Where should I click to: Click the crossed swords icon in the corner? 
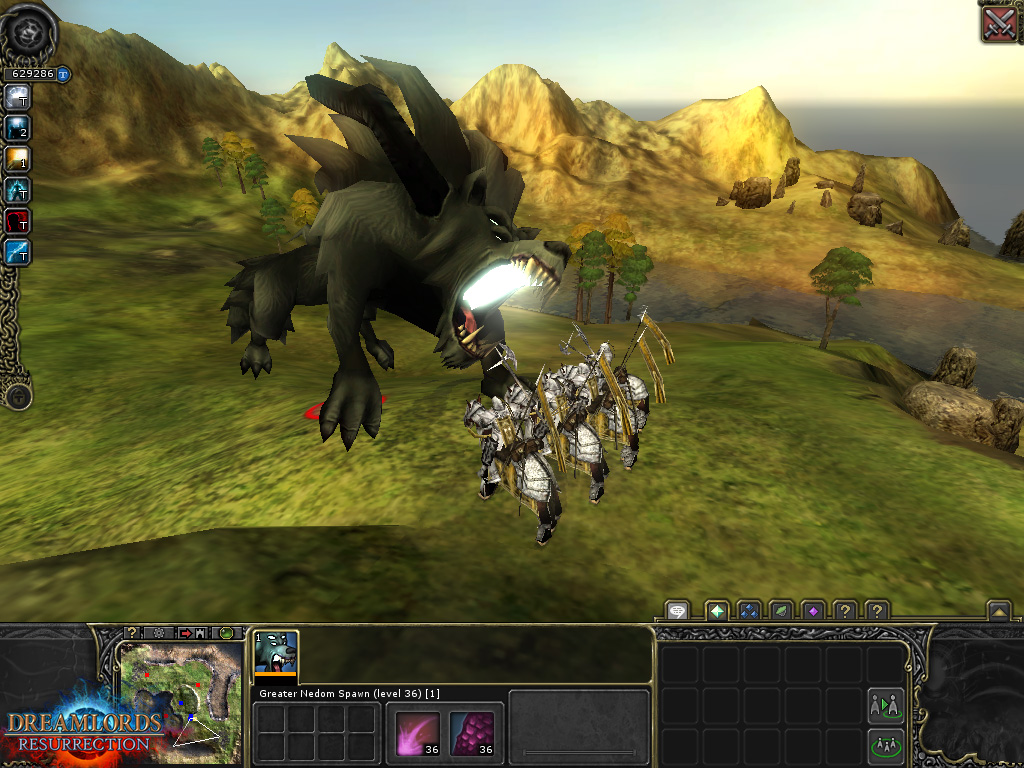tap(999, 23)
